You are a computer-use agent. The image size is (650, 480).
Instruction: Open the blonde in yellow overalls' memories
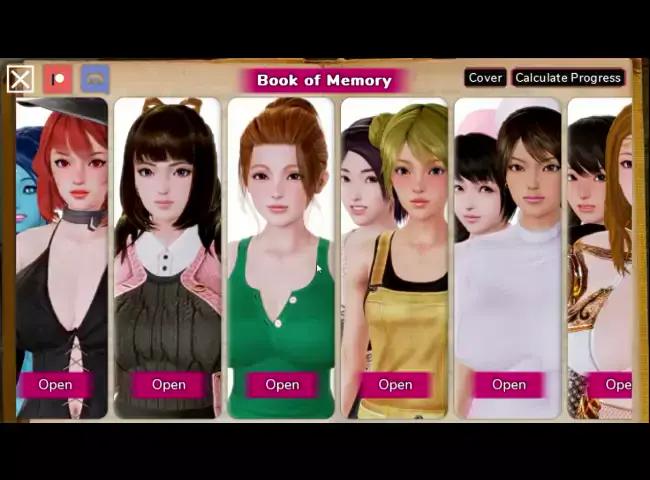[395, 384]
